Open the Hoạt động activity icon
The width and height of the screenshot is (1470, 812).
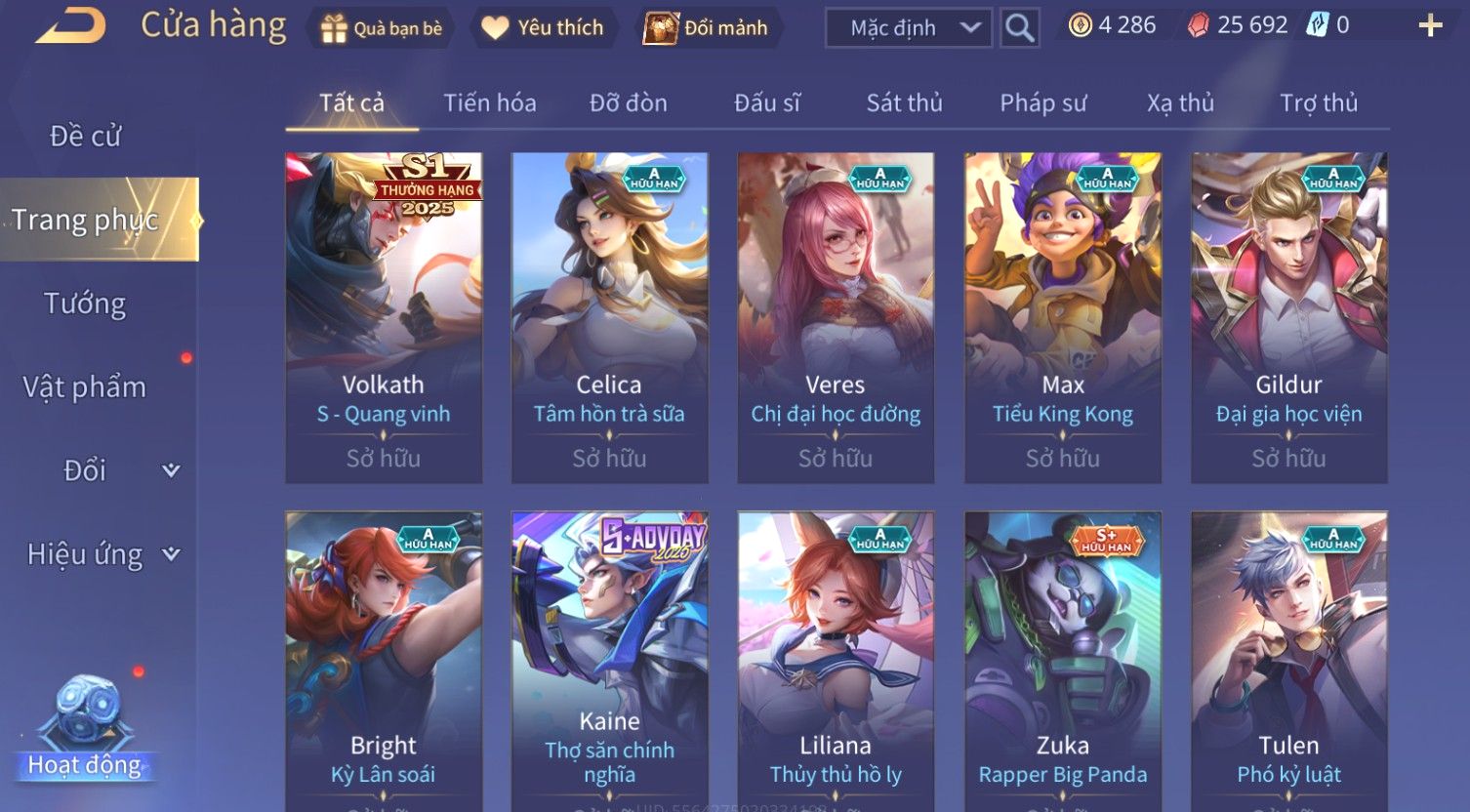point(85,730)
